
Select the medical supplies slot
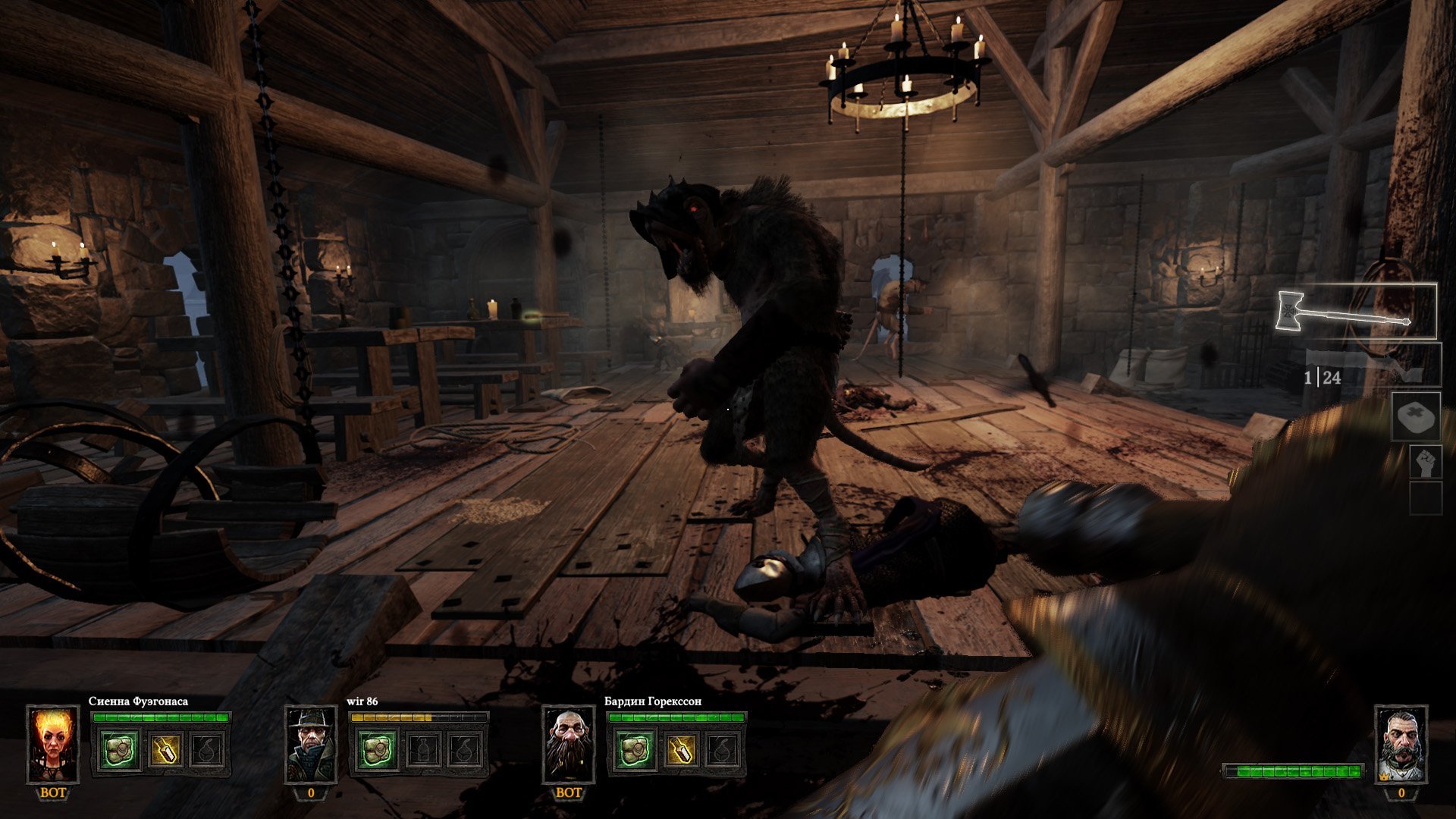[x=1416, y=416]
